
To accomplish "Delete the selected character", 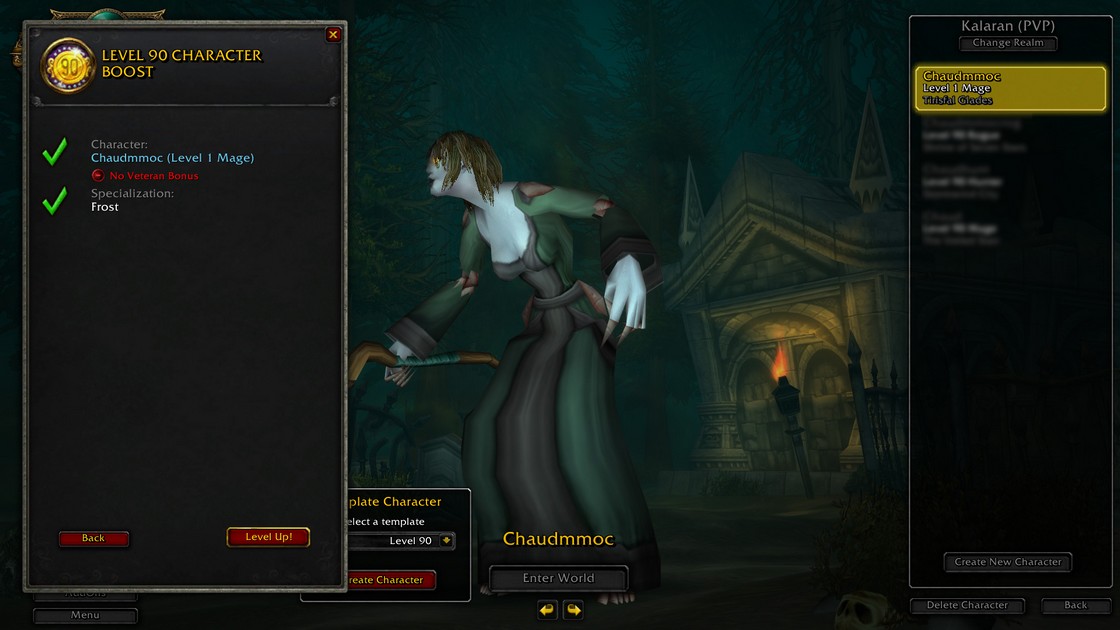I will pos(967,605).
